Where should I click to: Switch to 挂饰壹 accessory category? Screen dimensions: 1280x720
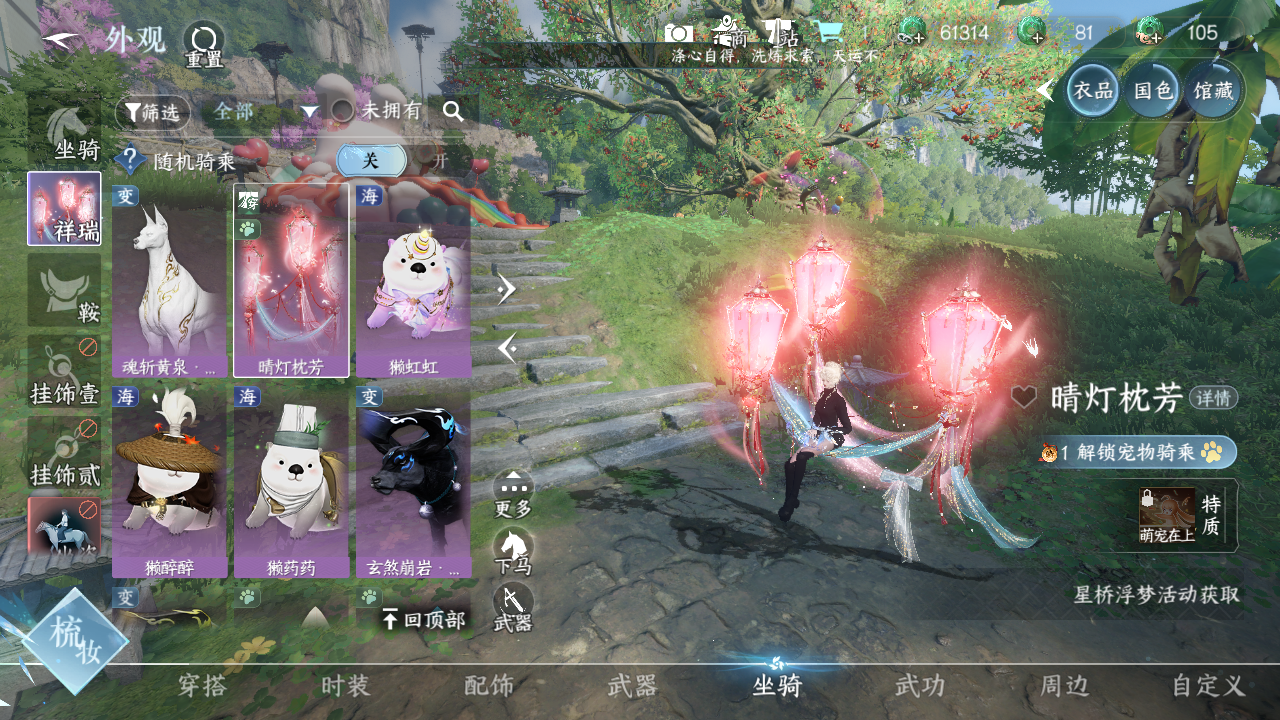tap(65, 372)
